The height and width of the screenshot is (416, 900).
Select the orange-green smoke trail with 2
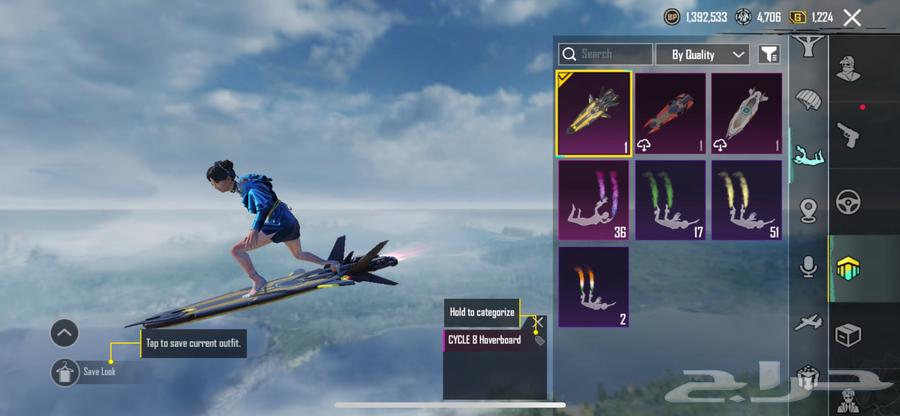point(594,286)
